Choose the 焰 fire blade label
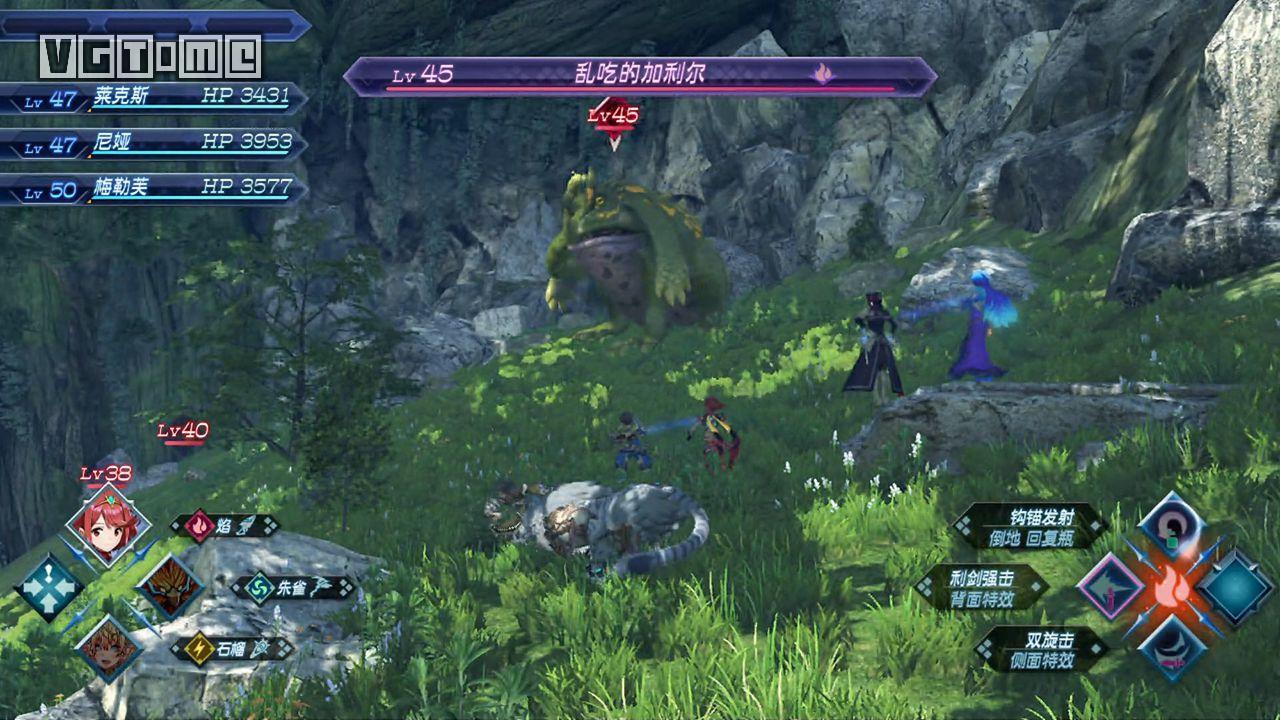This screenshot has height=720, width=1280. point(225,526)
